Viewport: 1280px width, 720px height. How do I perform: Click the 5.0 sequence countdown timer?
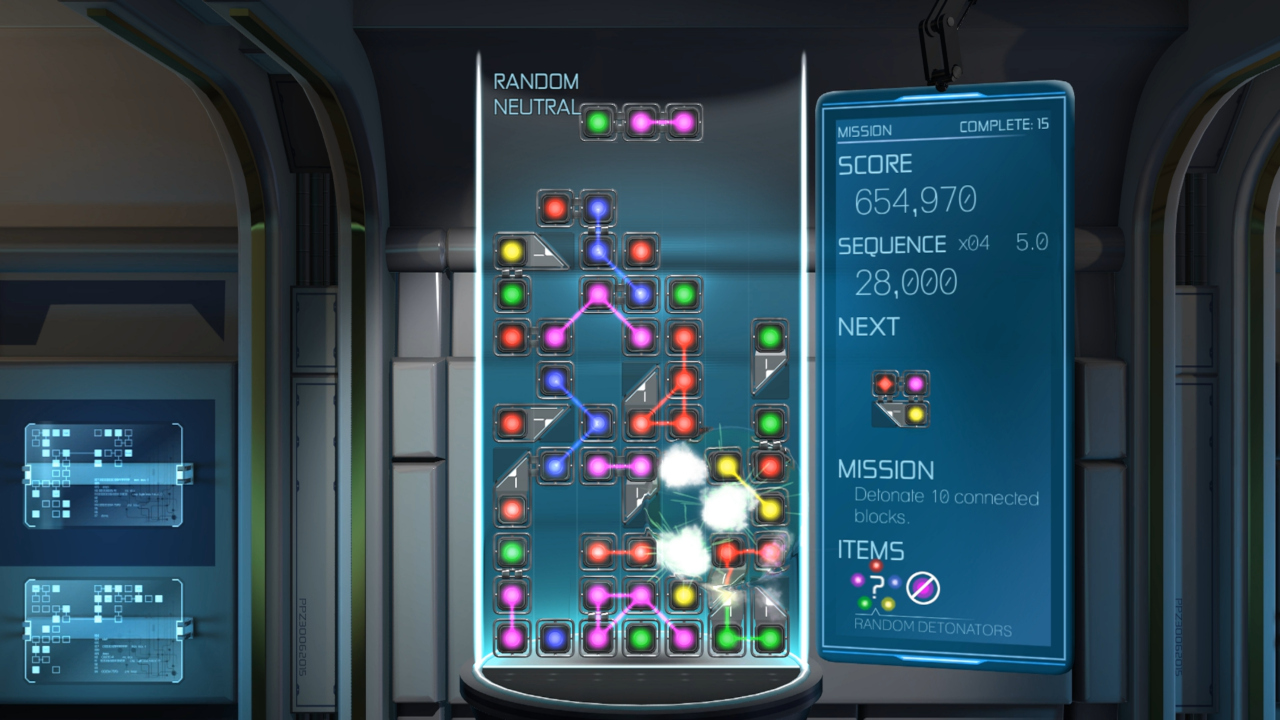pos(1032,241)
